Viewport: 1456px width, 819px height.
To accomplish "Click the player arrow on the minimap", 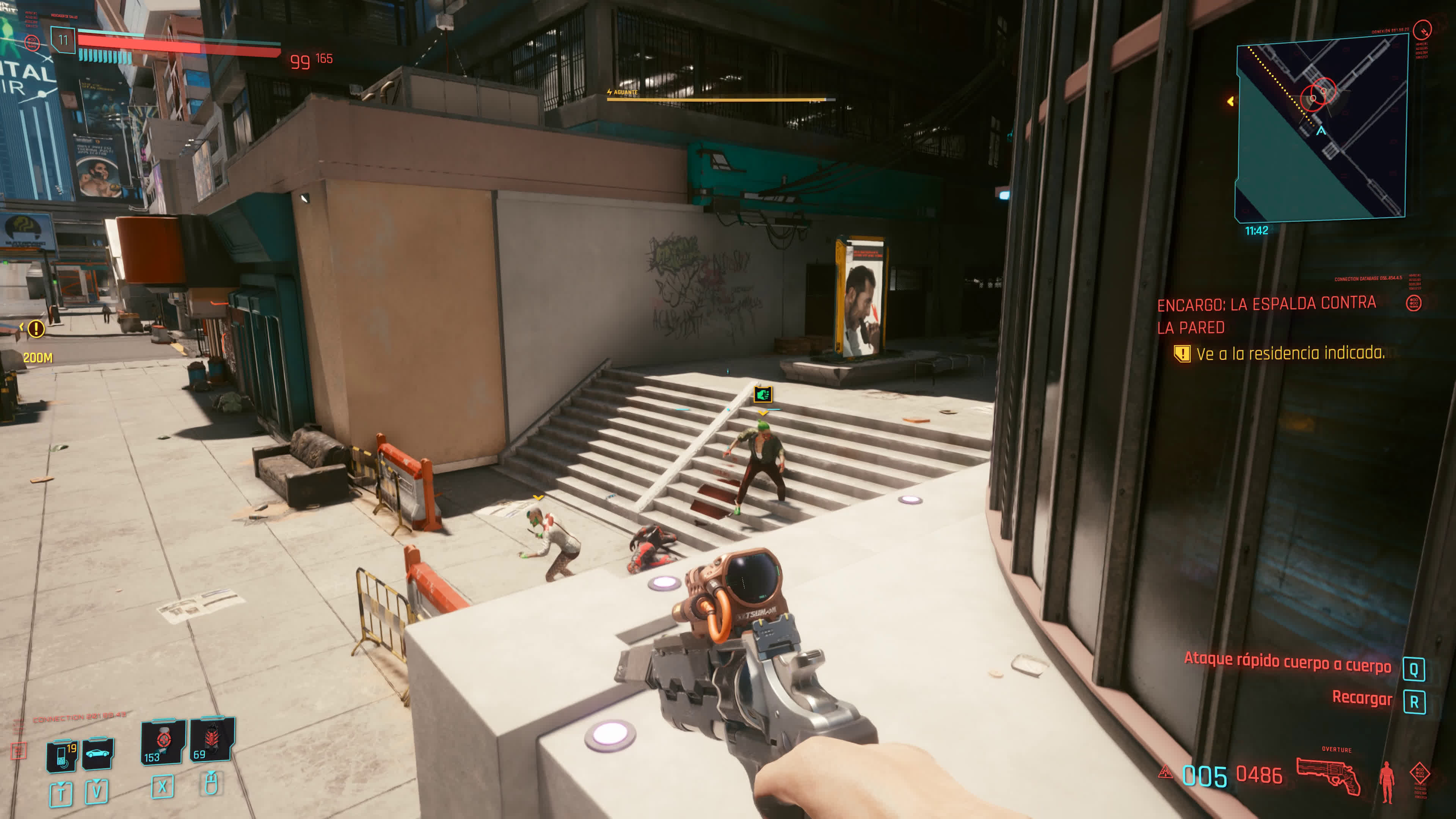I will point(1321,131).
